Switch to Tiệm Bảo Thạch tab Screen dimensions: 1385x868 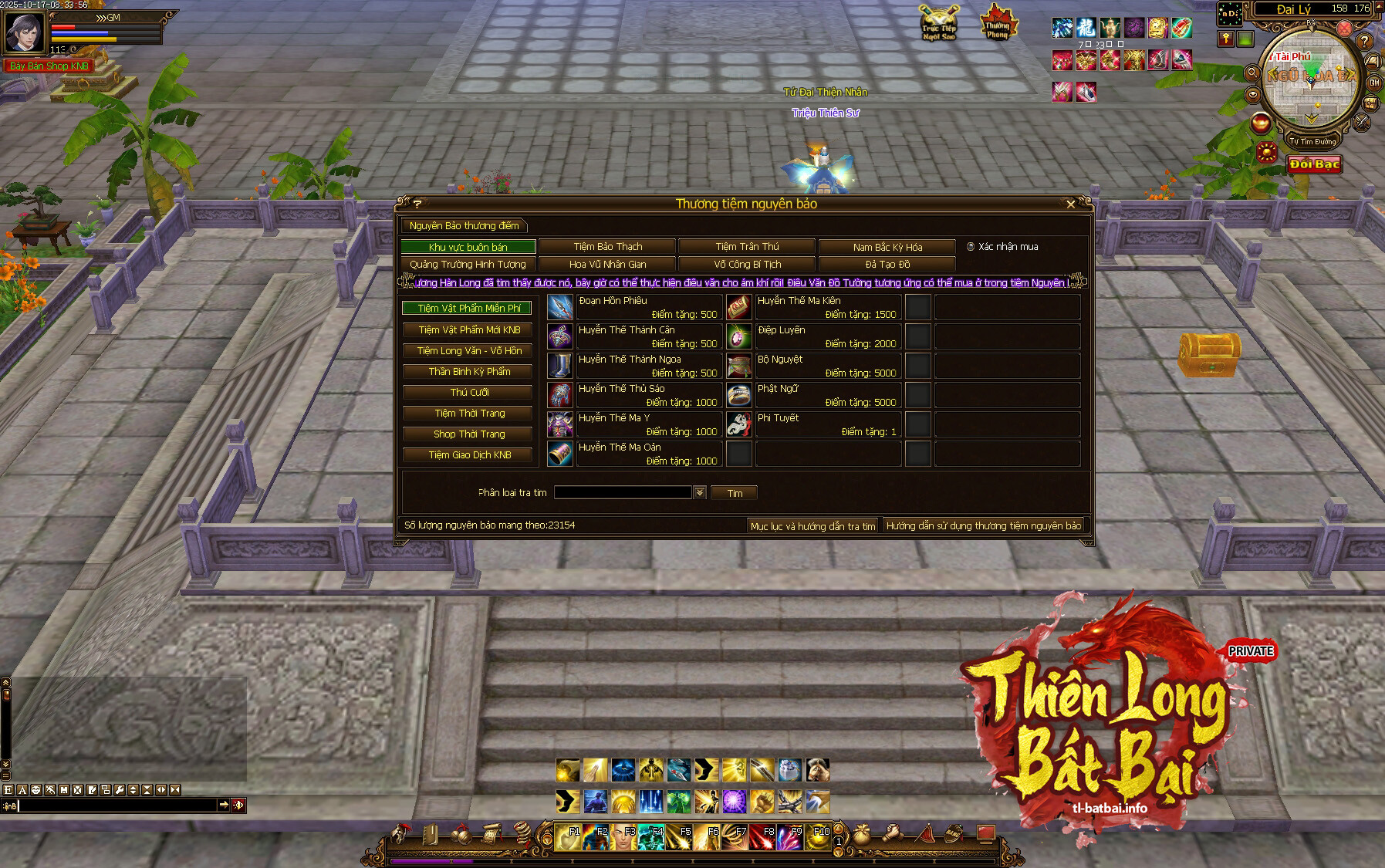point(607,247)
